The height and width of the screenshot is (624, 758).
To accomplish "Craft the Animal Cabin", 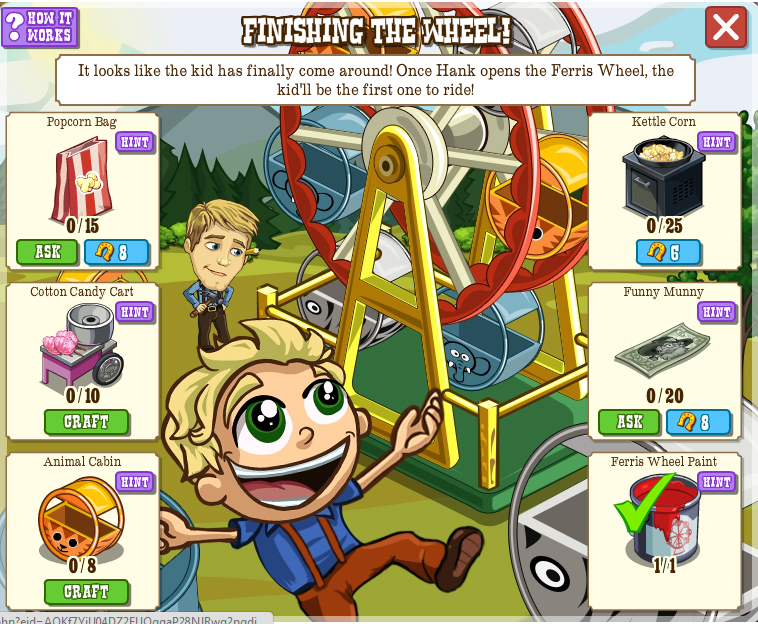I will pos(86,592).
